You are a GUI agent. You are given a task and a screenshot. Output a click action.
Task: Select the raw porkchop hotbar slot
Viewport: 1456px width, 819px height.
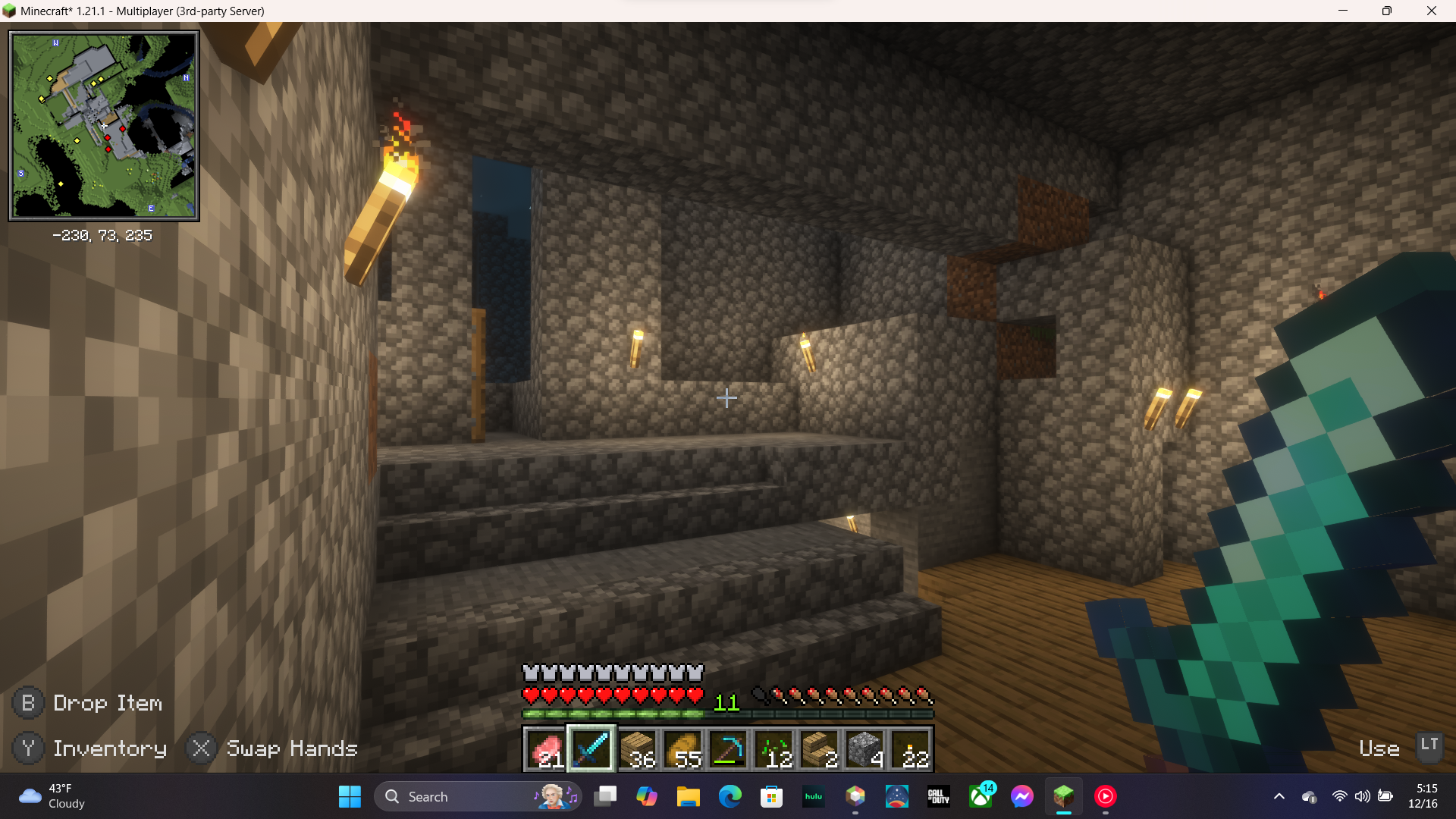[x=546, y=749]
